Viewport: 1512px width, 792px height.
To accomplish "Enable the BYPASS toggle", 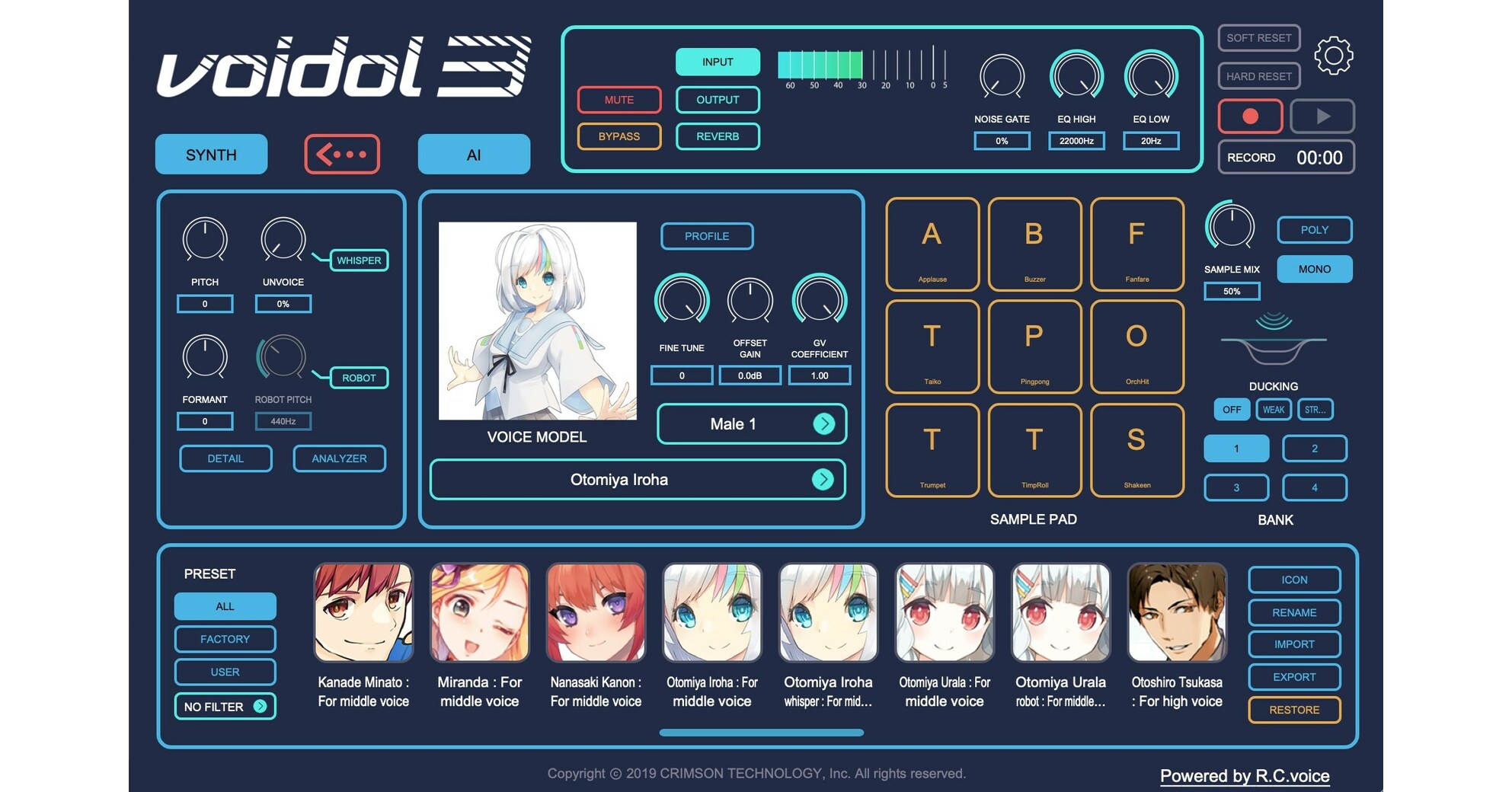I will (x=619, y=136).
